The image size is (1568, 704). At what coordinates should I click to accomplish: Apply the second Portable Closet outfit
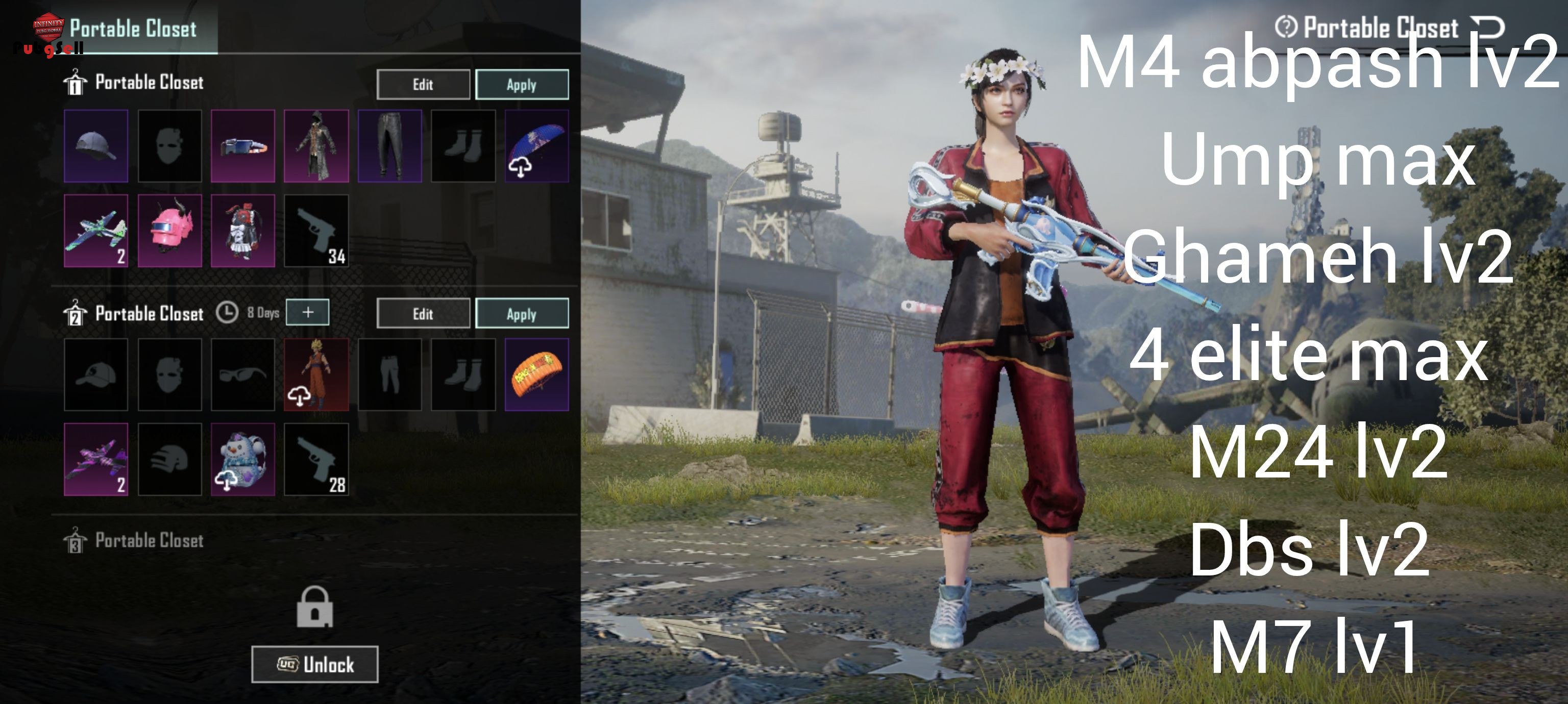pos(522,313)
